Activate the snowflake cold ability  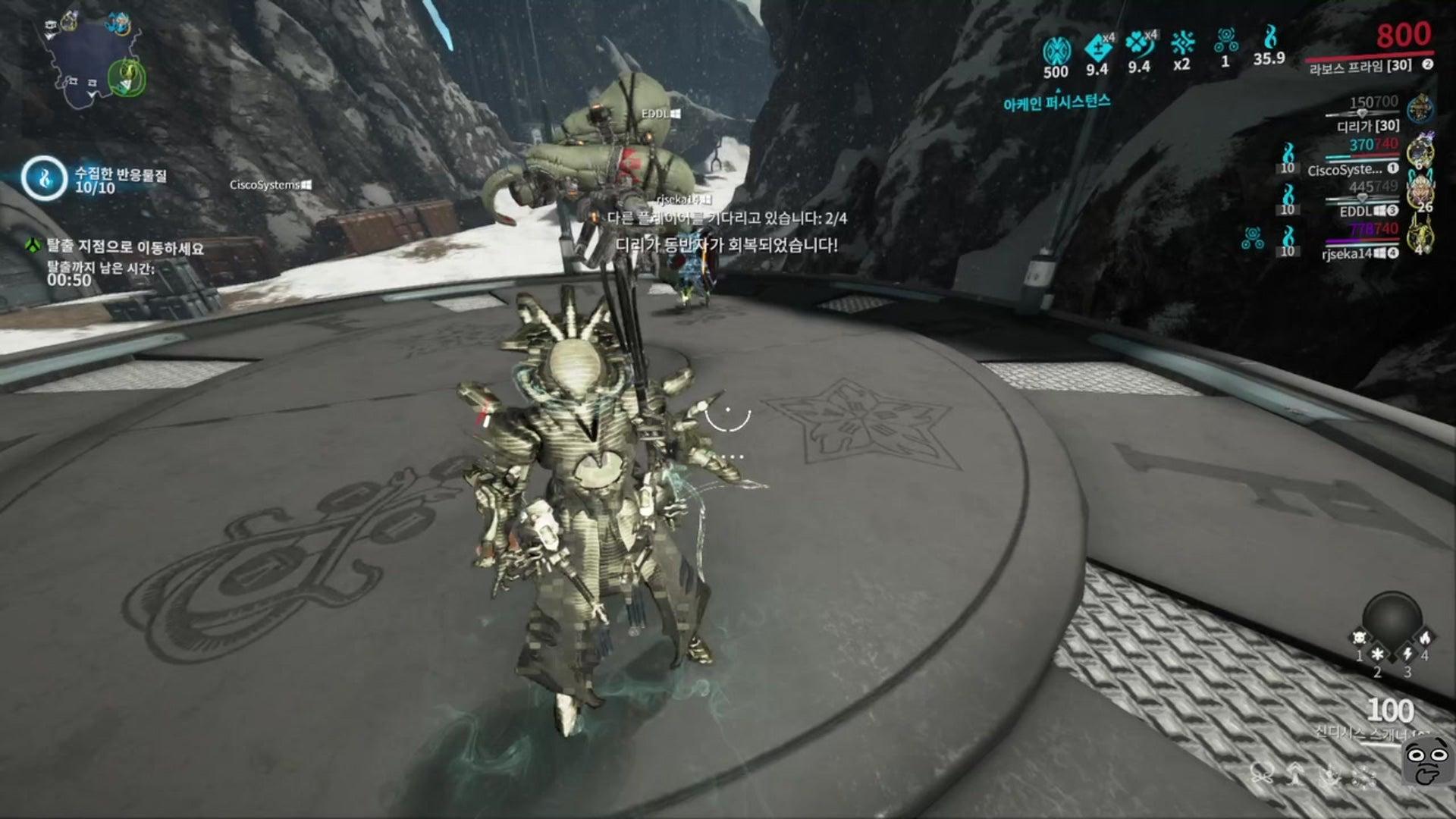1377,654
